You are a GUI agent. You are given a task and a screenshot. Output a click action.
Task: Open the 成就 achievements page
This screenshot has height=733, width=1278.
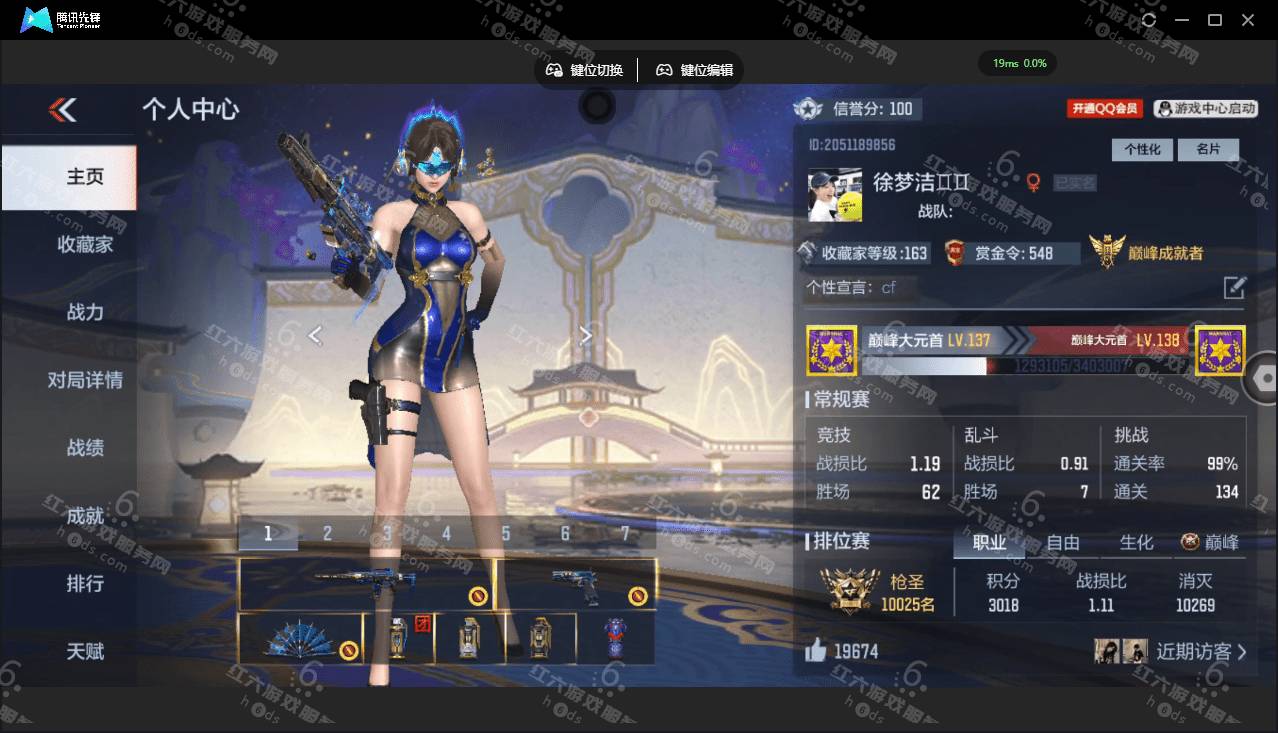click(x=85, y=516)
